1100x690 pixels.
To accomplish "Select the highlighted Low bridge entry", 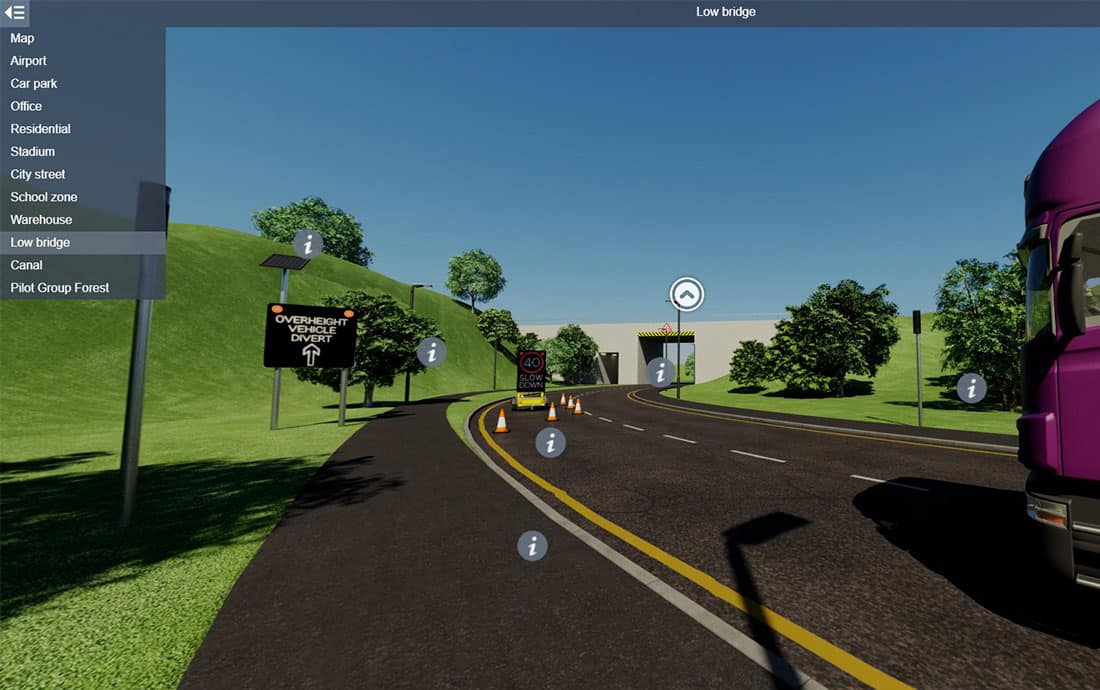I will click(40, 242).
